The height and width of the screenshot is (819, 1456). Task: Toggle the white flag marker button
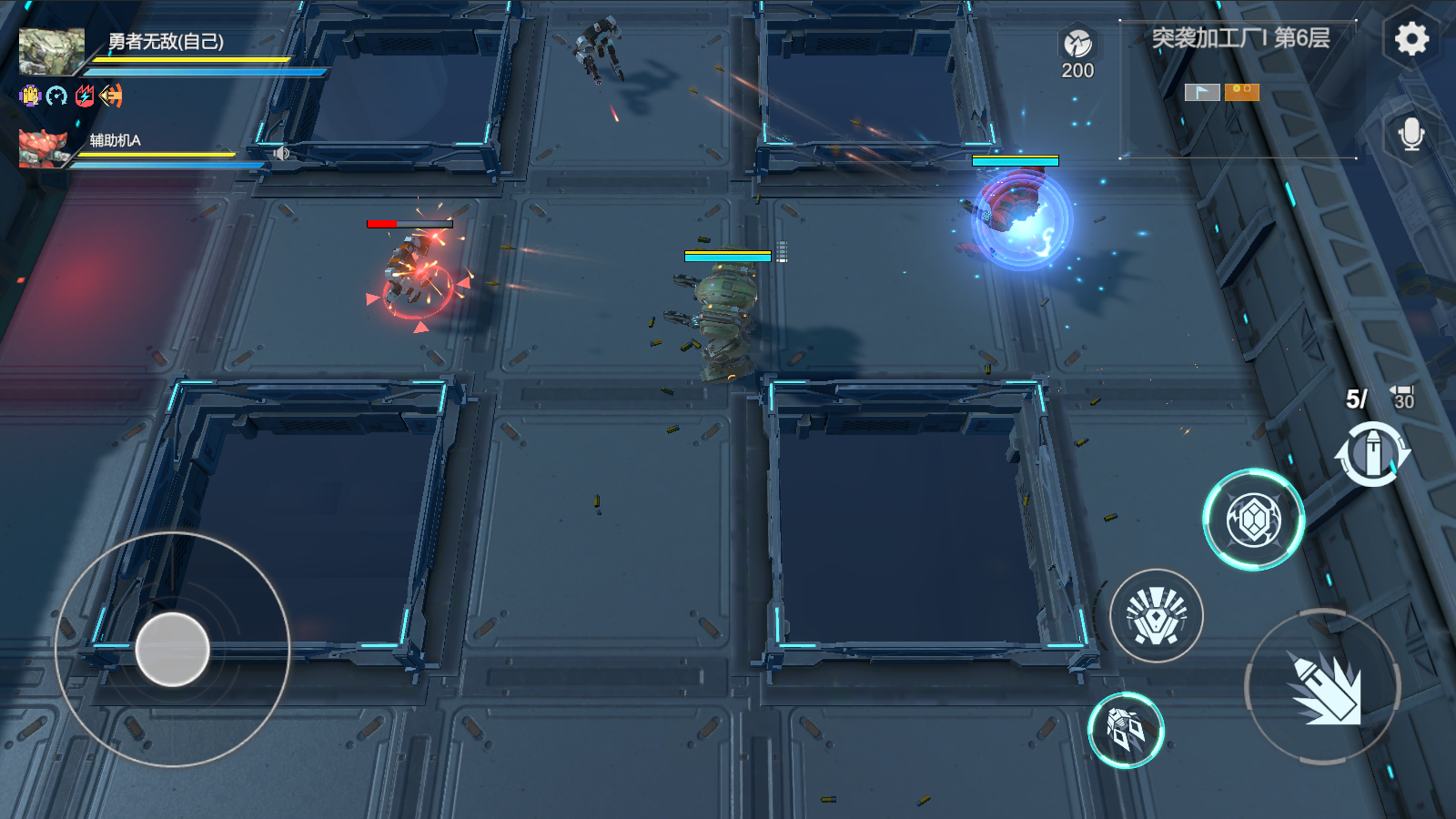(1200, 91)
